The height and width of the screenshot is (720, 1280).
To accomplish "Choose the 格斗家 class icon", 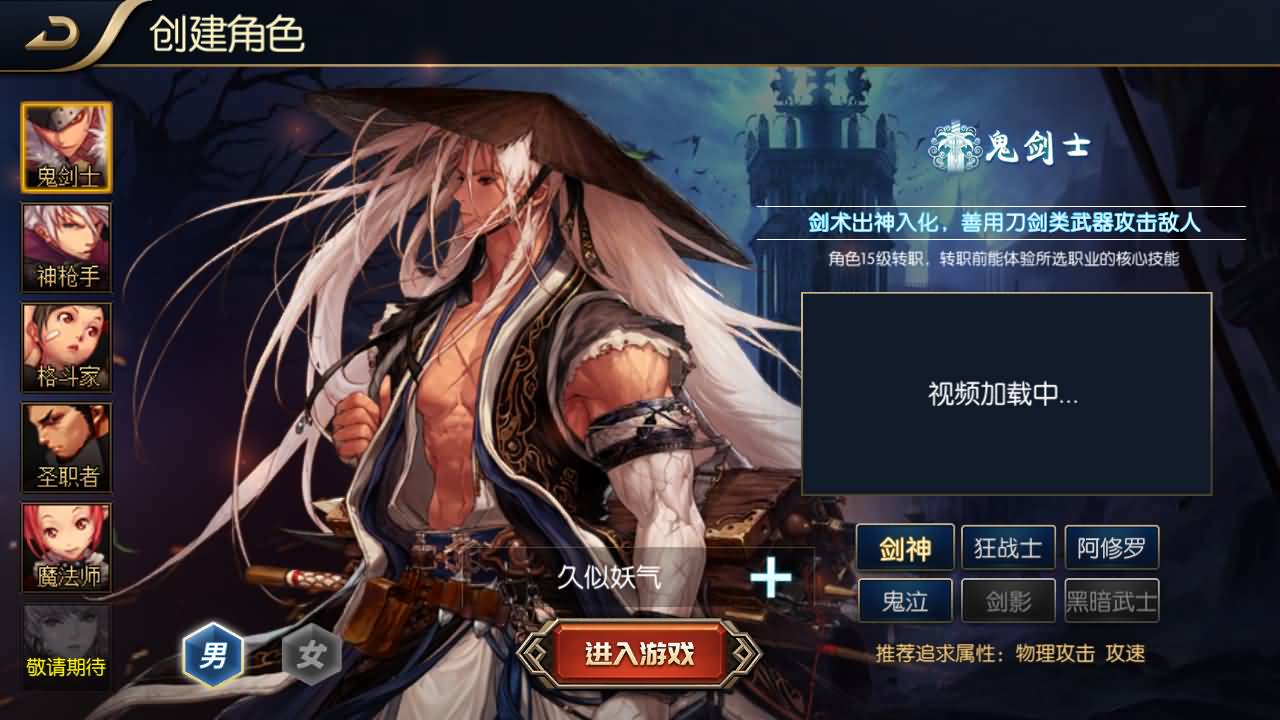I will coord(66,347).
